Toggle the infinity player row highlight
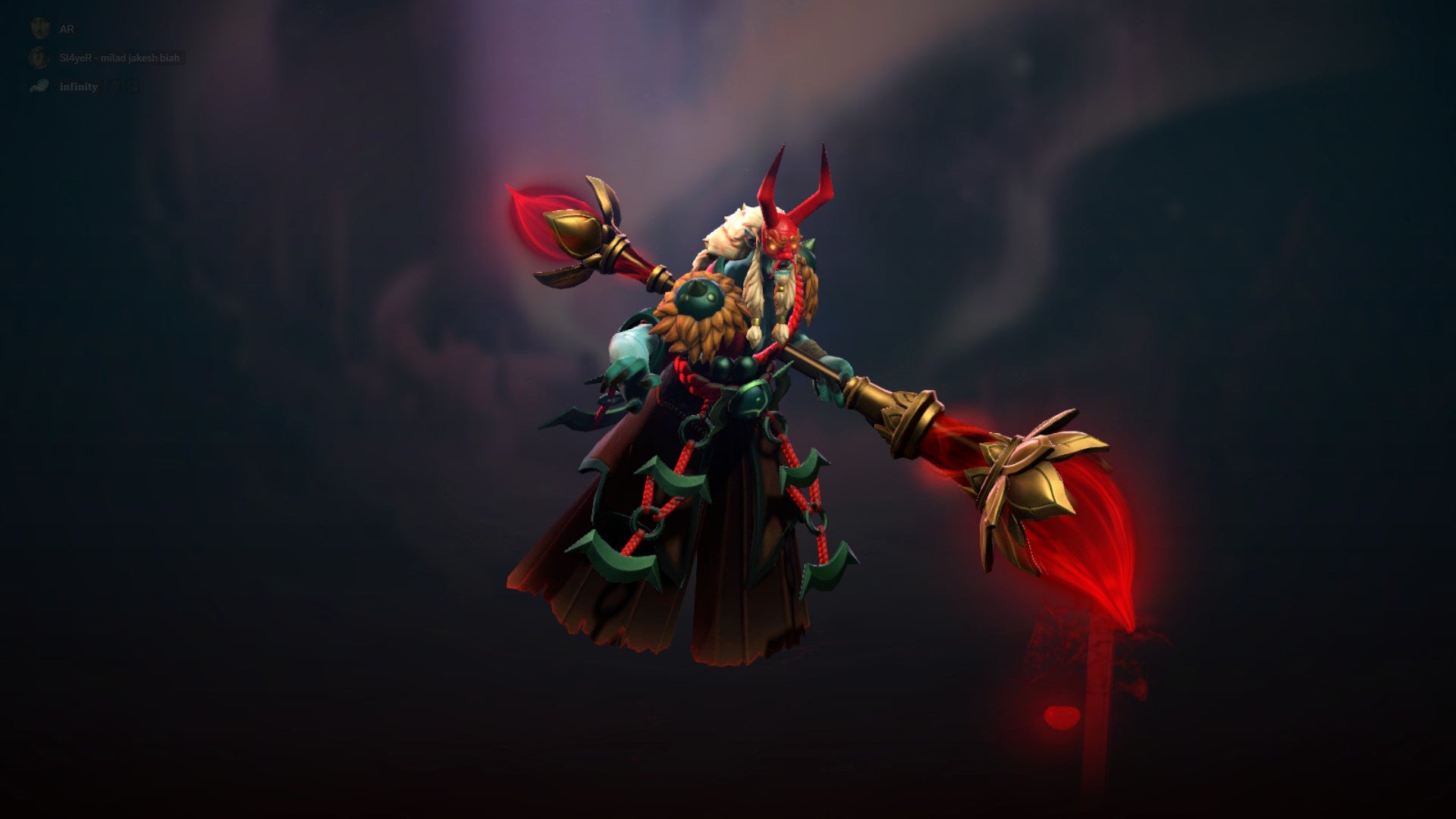 79,86
